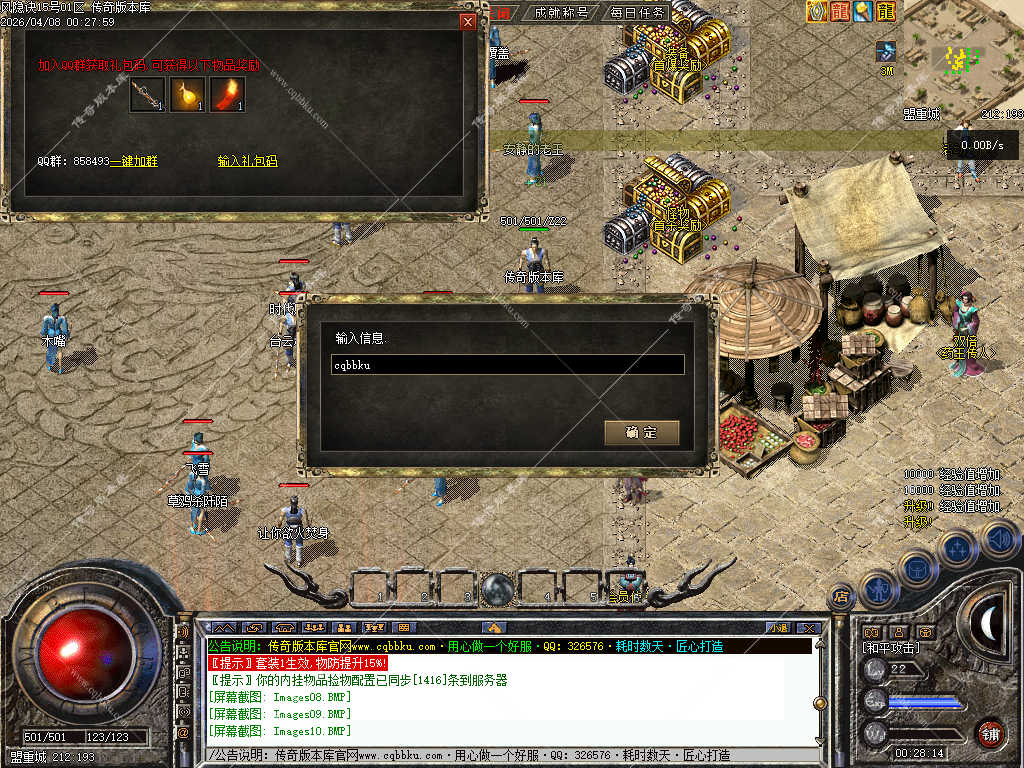Open the 成就称号 achievement titles tab
Viewport: 1024px width, 768px height.
coord(561,13)
